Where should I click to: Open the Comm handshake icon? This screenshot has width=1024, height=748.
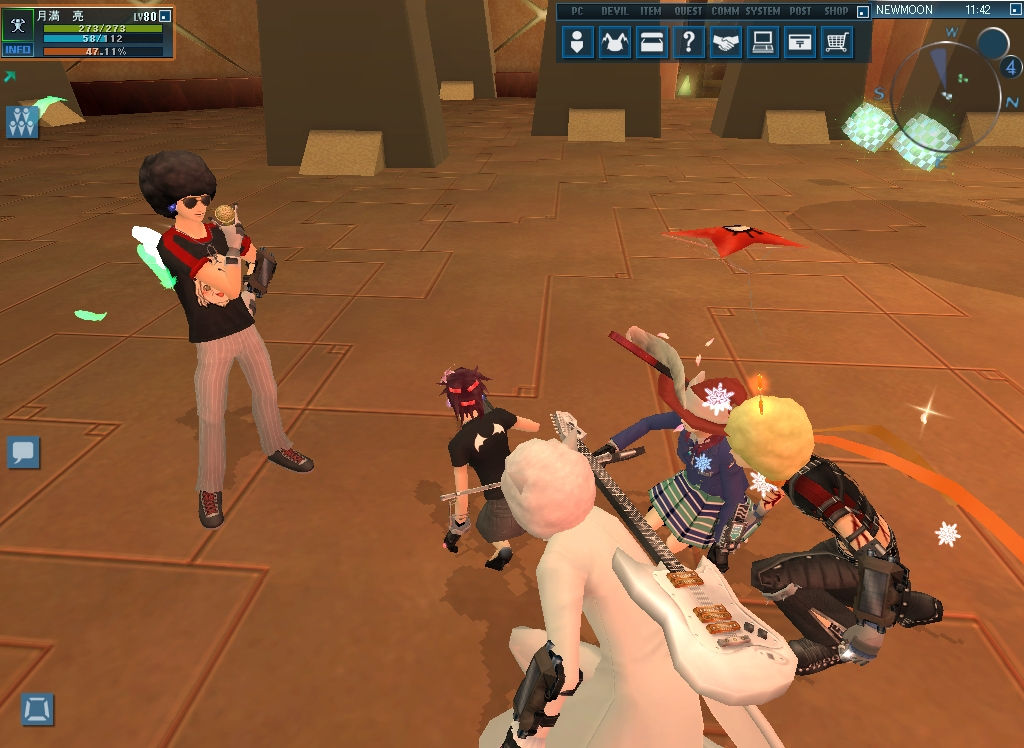point(726,43)
